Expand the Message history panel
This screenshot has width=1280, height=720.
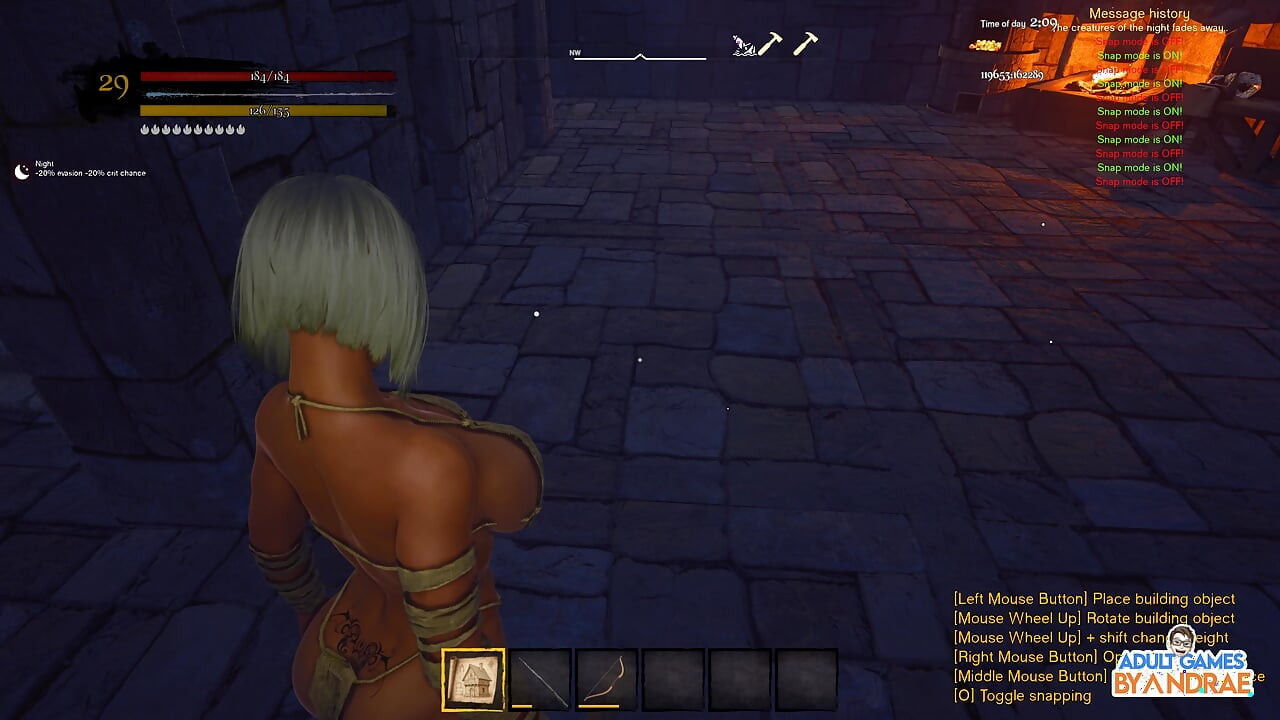pos(1139,12)
